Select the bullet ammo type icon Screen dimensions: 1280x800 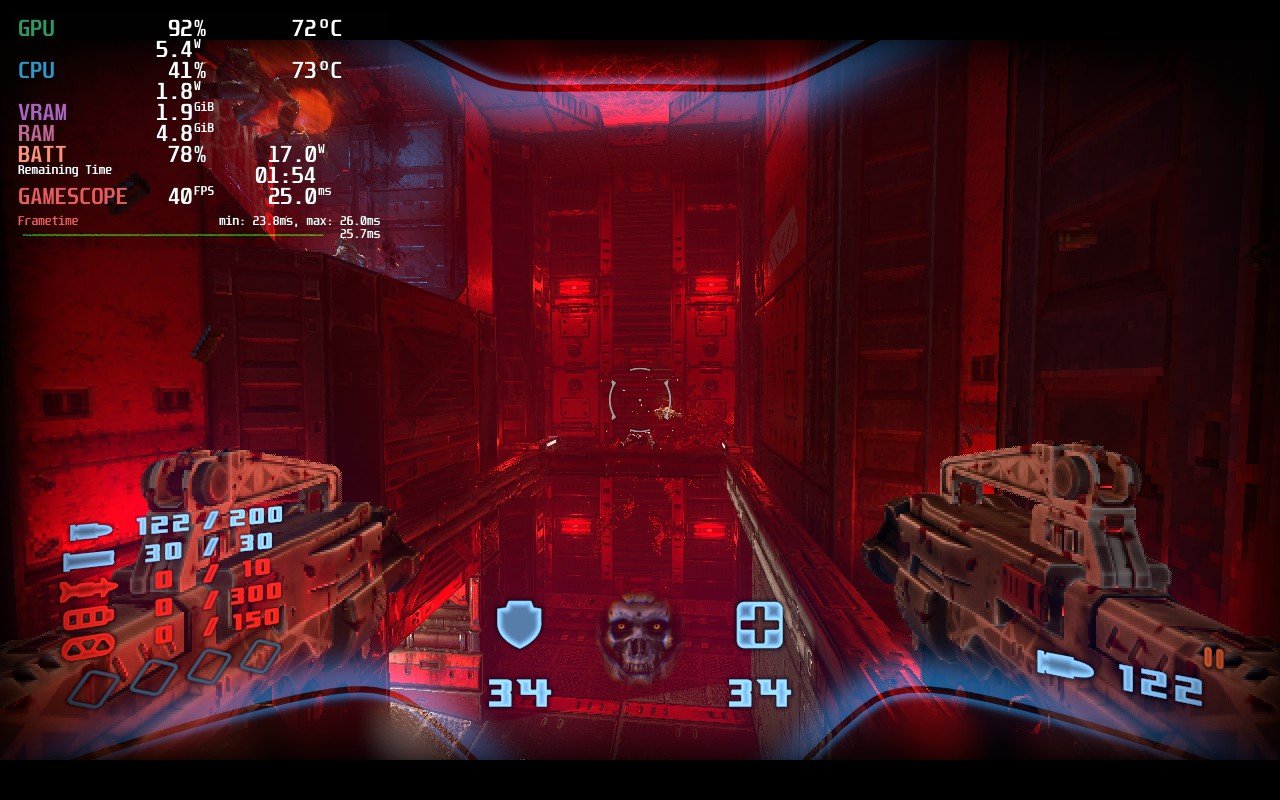(x=88, y=532)
